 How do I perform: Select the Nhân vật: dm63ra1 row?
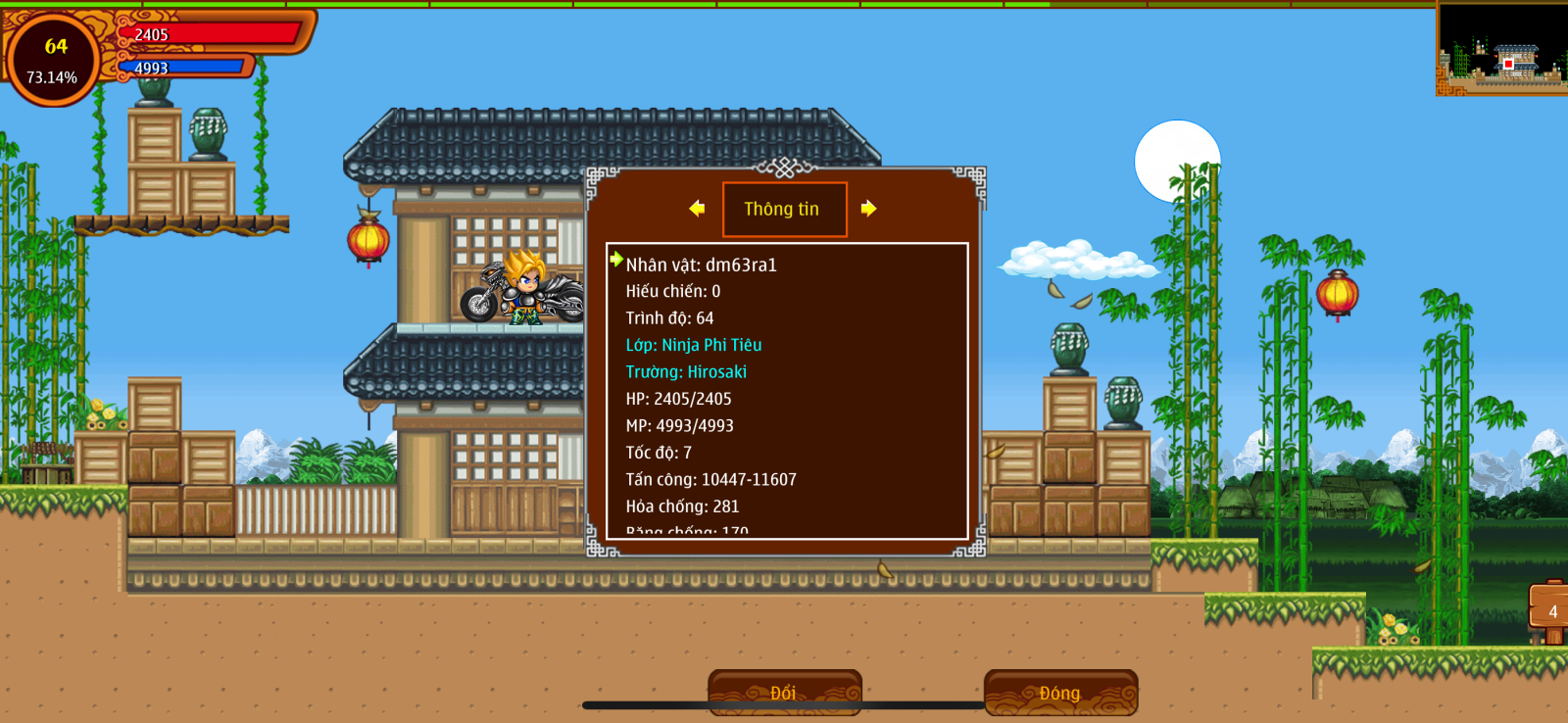(701, 265)
